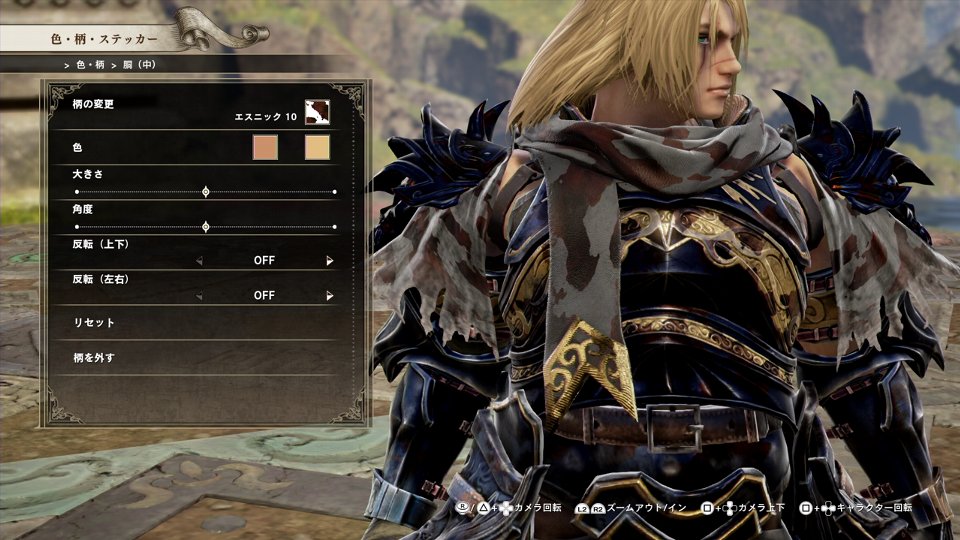Adjust the 大きさ size slider

pos(206,191)
